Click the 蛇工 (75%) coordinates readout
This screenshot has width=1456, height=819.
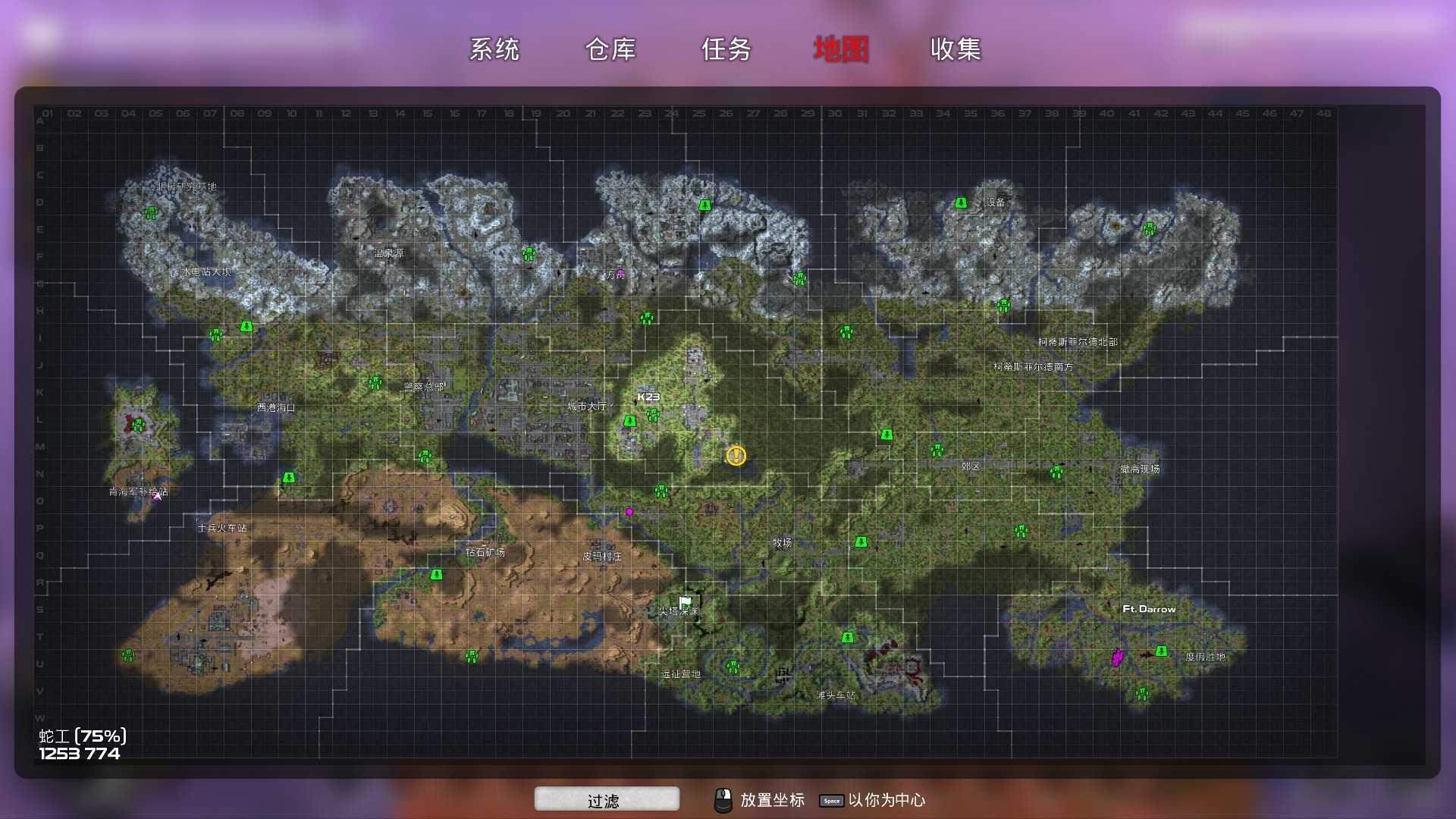point(80,743)
